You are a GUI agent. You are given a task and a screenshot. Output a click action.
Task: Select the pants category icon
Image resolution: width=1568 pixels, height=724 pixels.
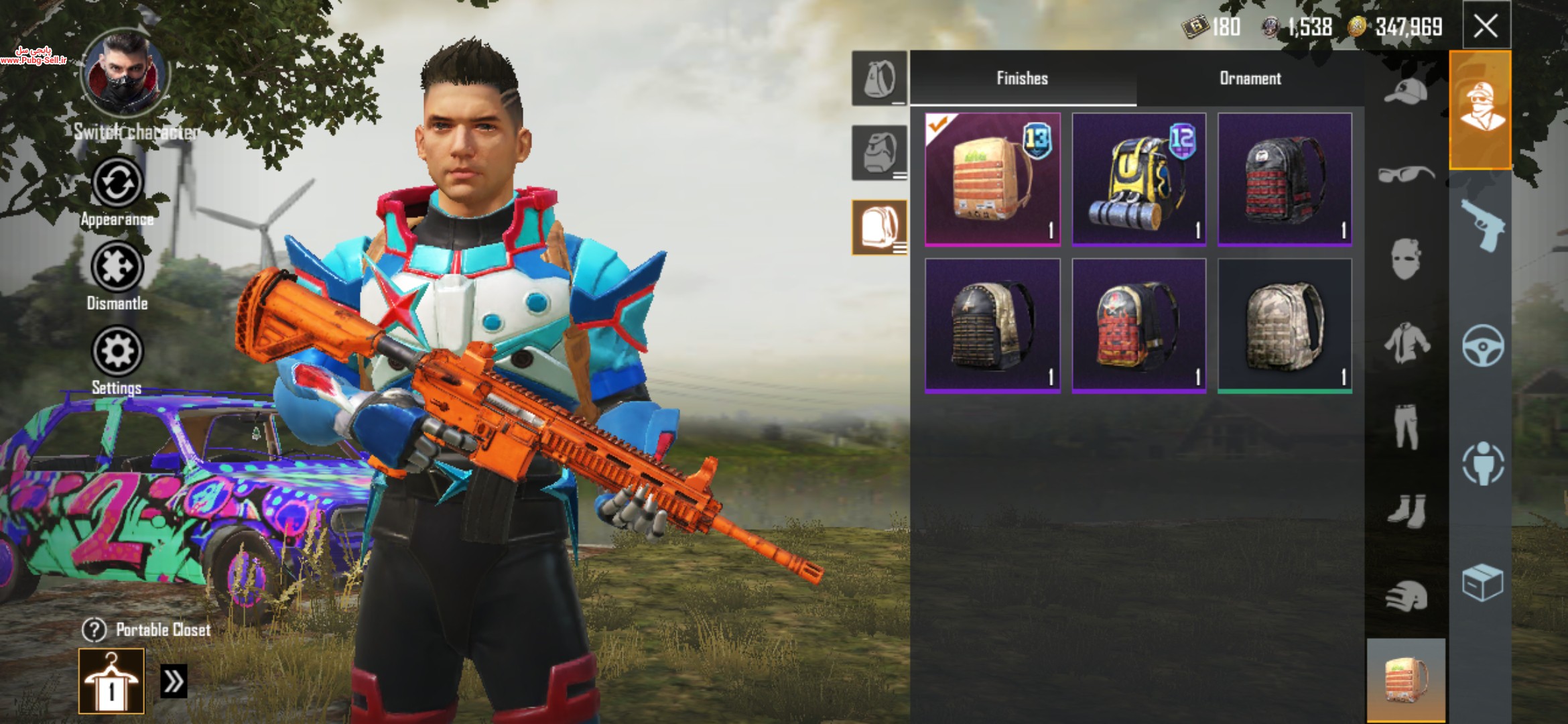(x=1405, y=426)
